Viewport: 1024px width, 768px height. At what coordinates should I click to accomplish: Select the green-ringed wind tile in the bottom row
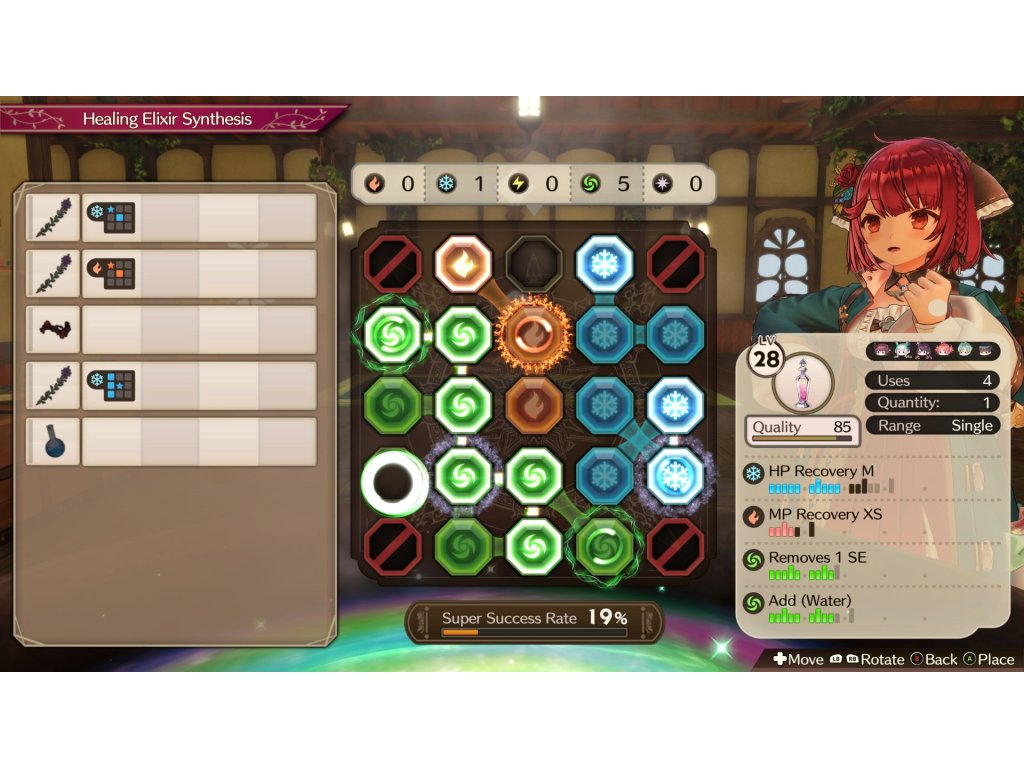pos(603,544)
